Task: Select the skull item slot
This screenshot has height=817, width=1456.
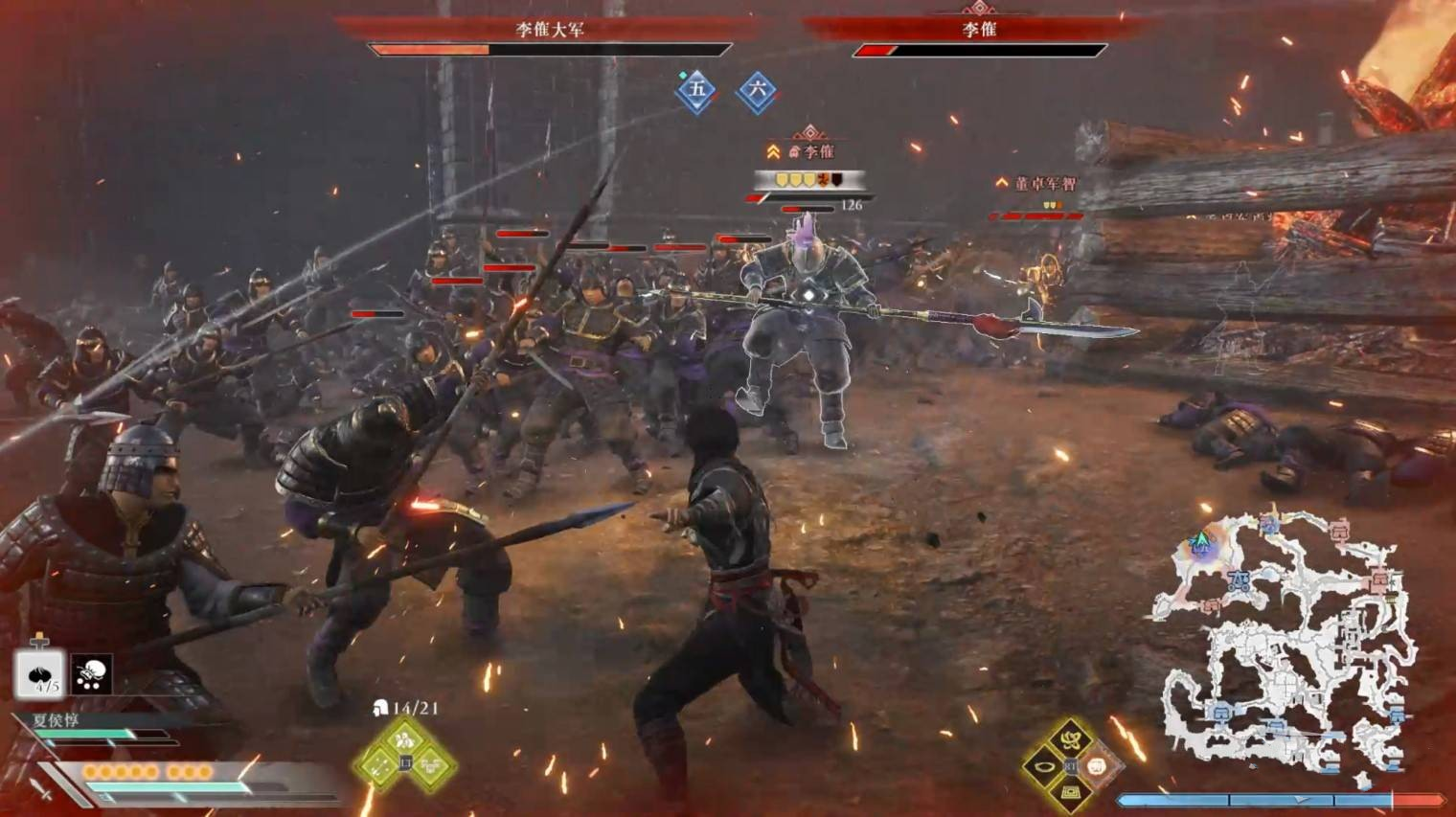Action: click(91, 674)
